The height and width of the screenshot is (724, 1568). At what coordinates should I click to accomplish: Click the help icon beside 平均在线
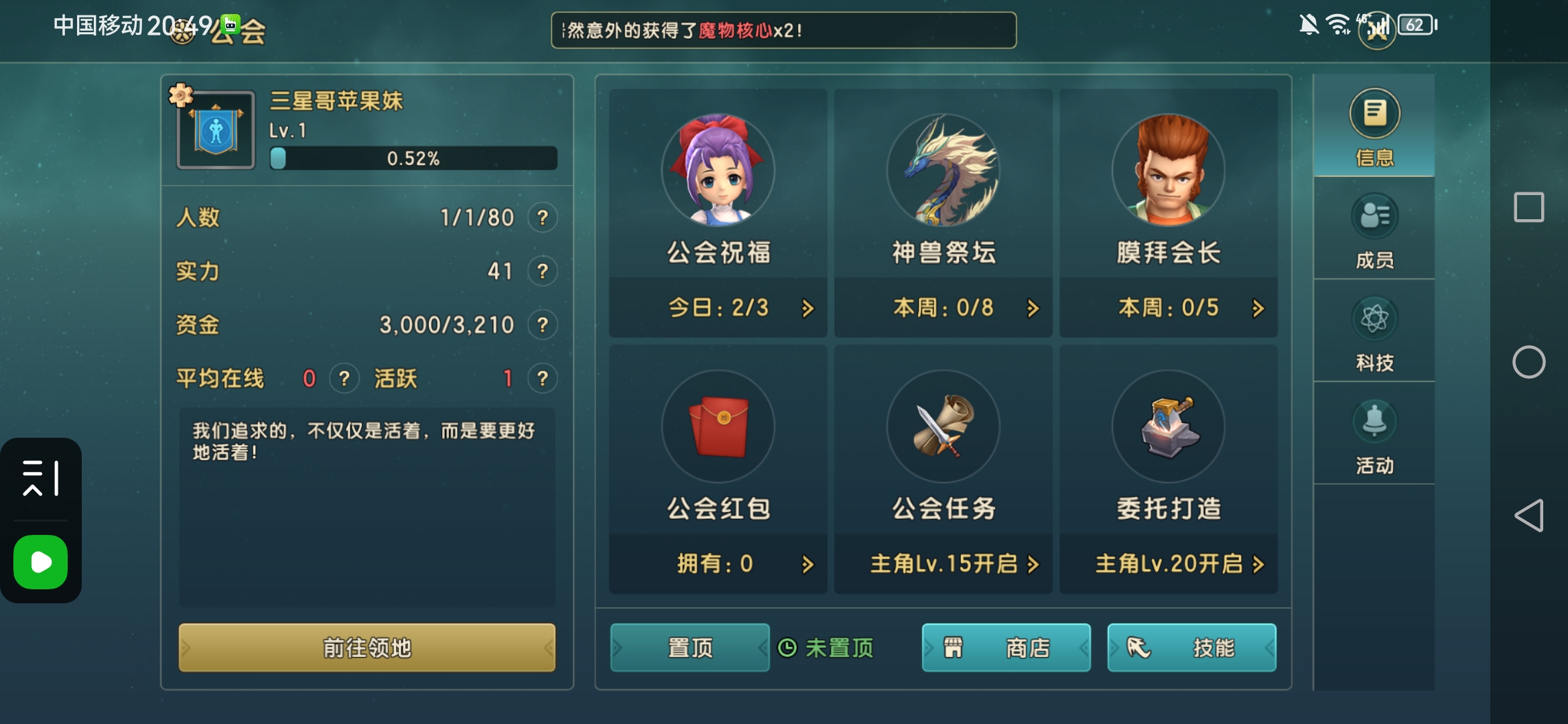(x=344, y=378)
